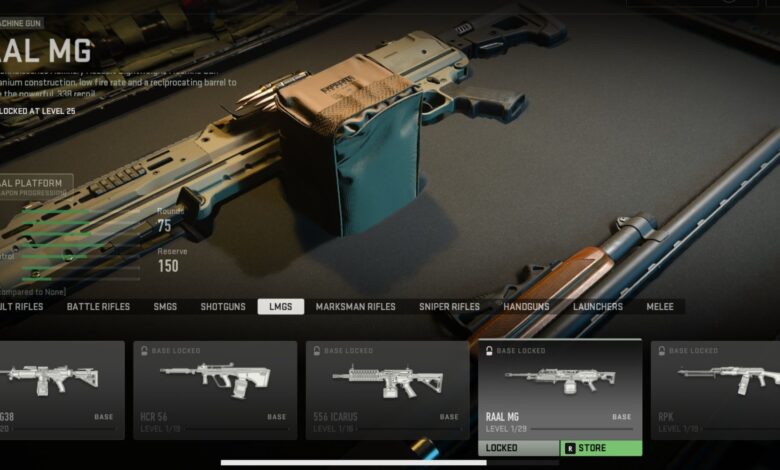Viewport: 780px width, 470px height.
Task: Select the RAAL MG weapon card
Action: point(560,388)
